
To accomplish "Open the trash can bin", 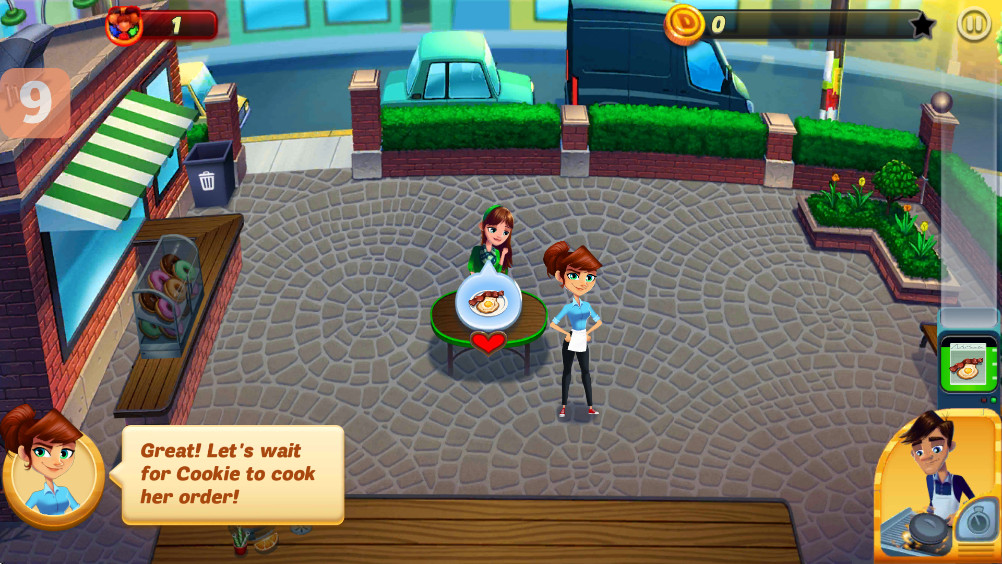I will coord(208,174).
